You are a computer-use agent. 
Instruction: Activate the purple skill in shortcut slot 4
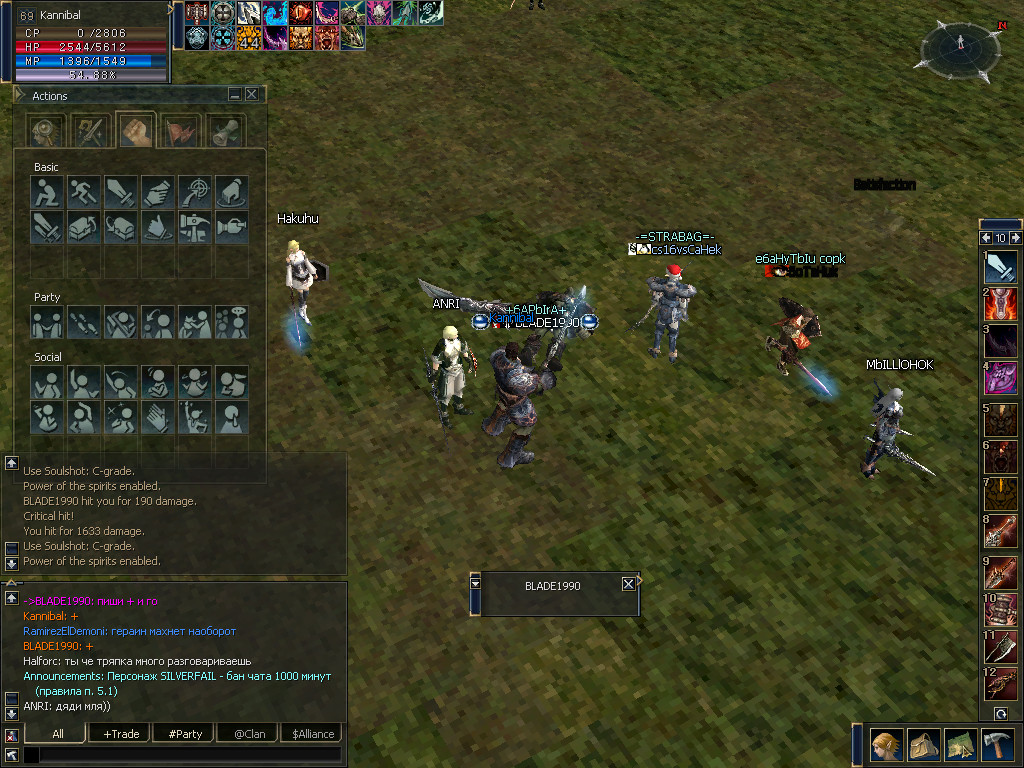[1001, 378]
